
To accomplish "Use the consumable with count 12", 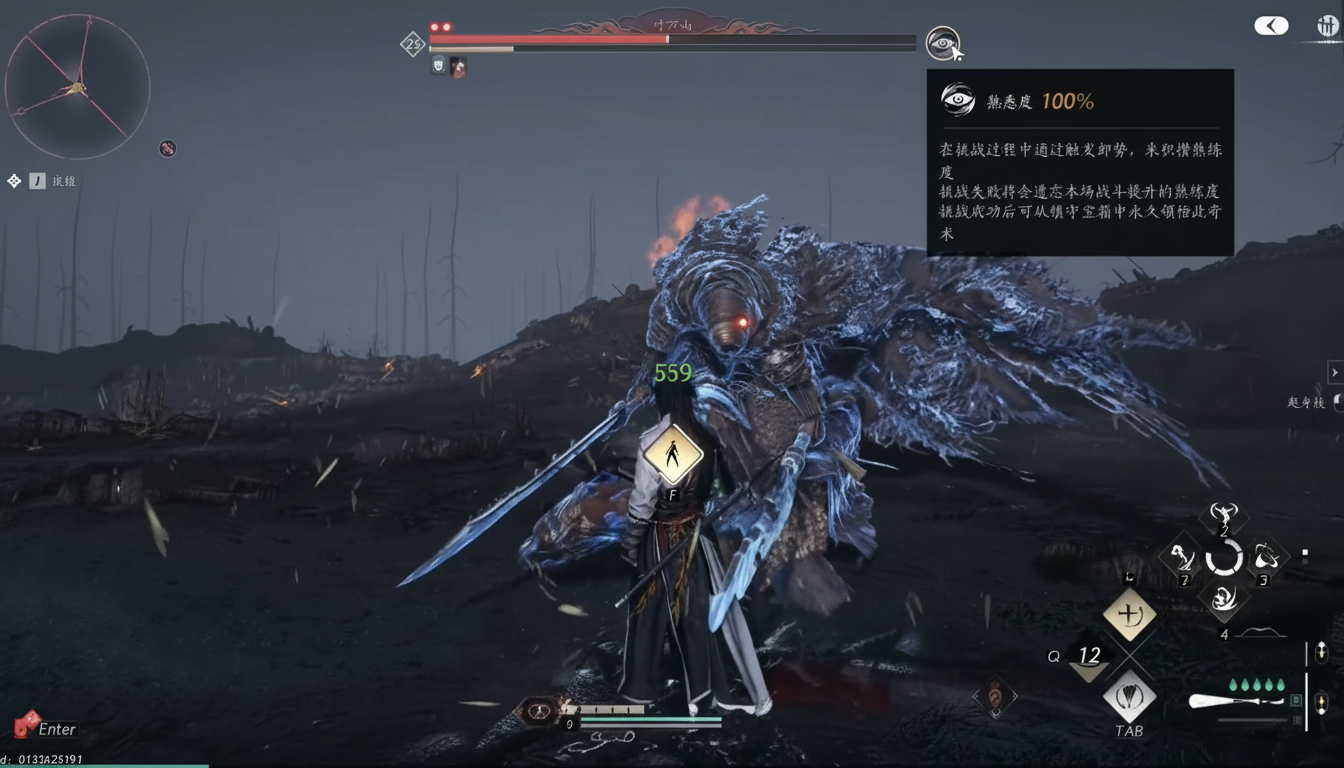I will click(1087, 660).
